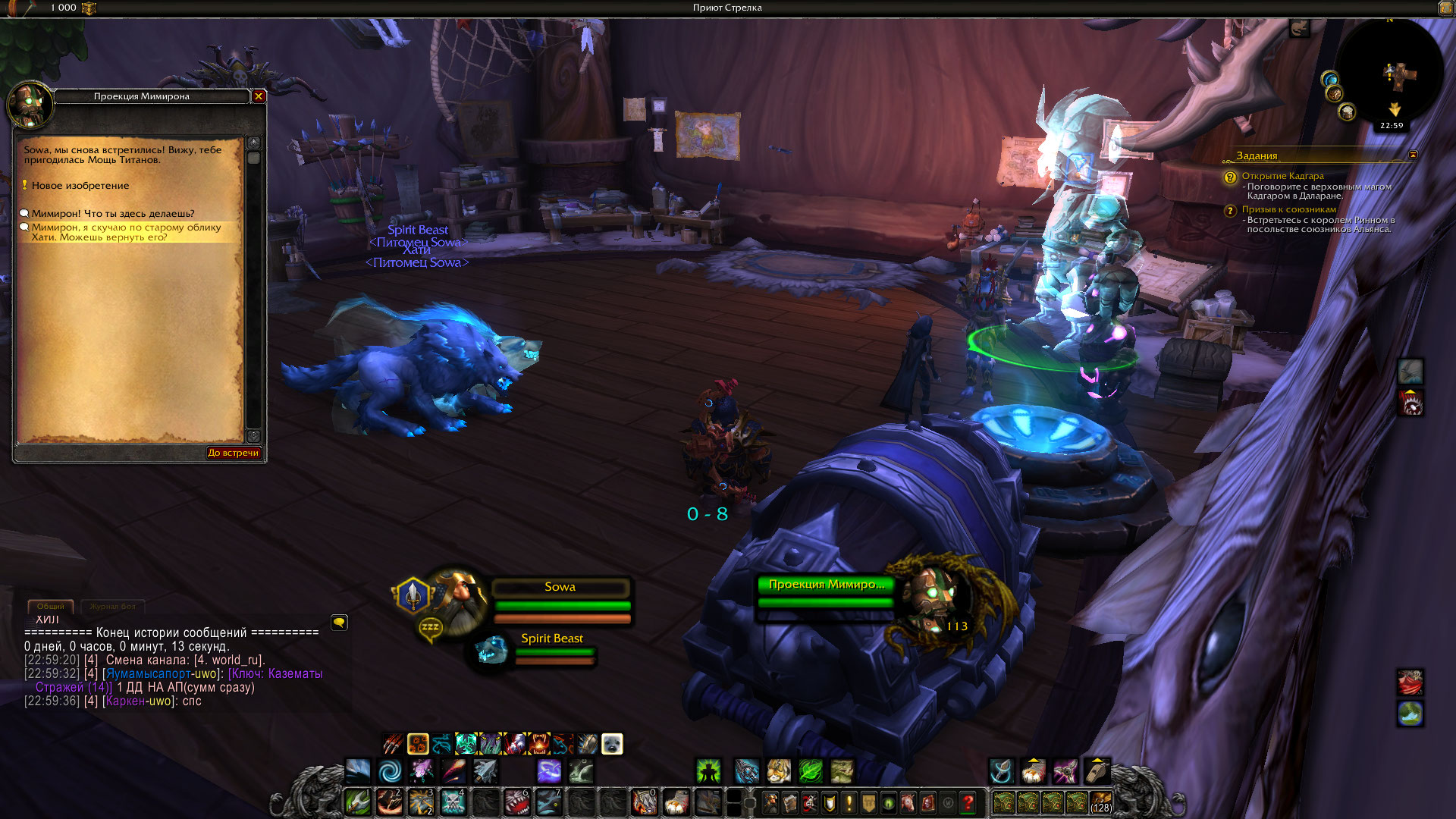Select the 'Призыв к союзникам' quest entry

coord(1288,209)
